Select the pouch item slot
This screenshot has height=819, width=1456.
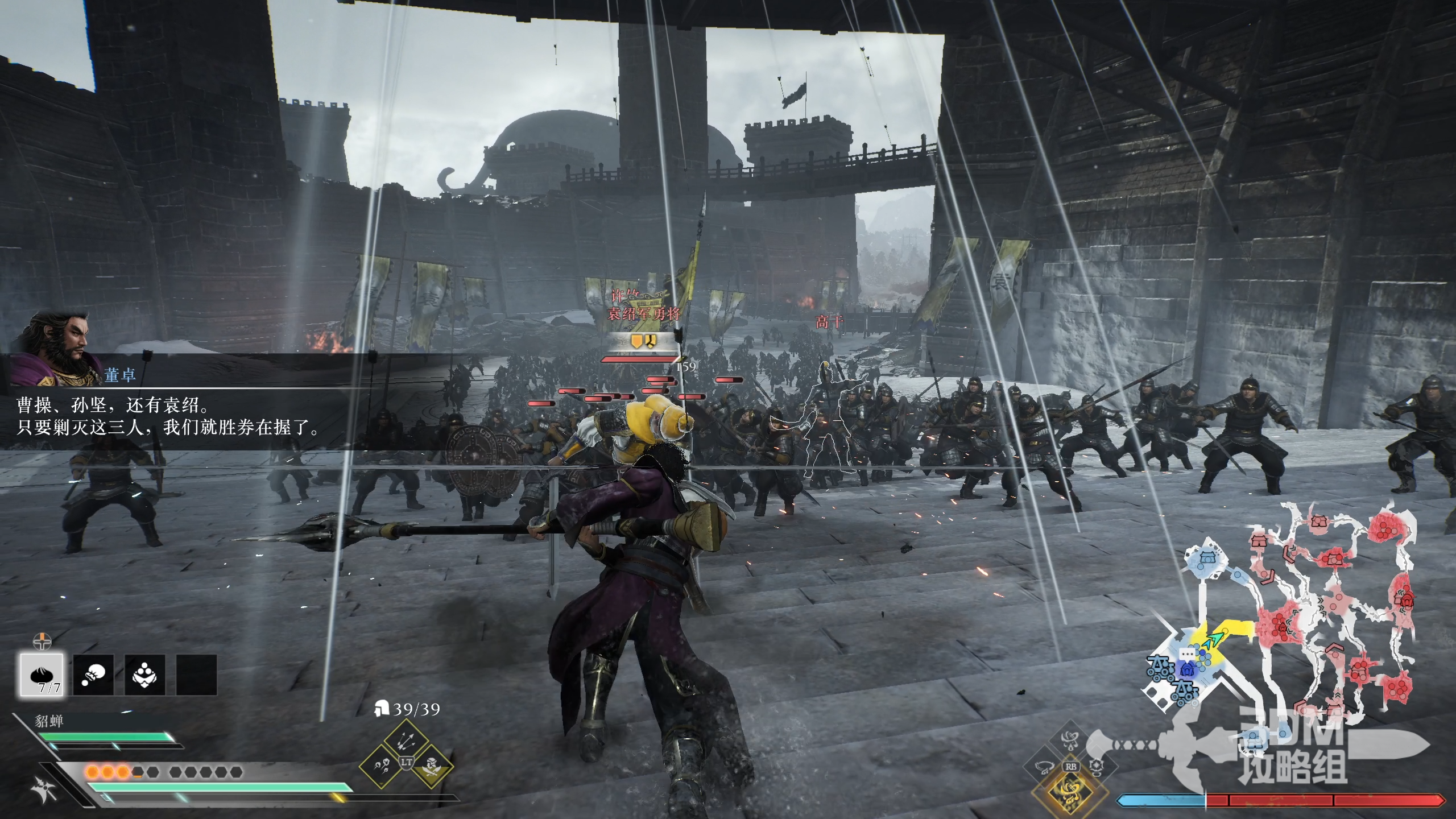pyautogui.click(x=93, y=675)
